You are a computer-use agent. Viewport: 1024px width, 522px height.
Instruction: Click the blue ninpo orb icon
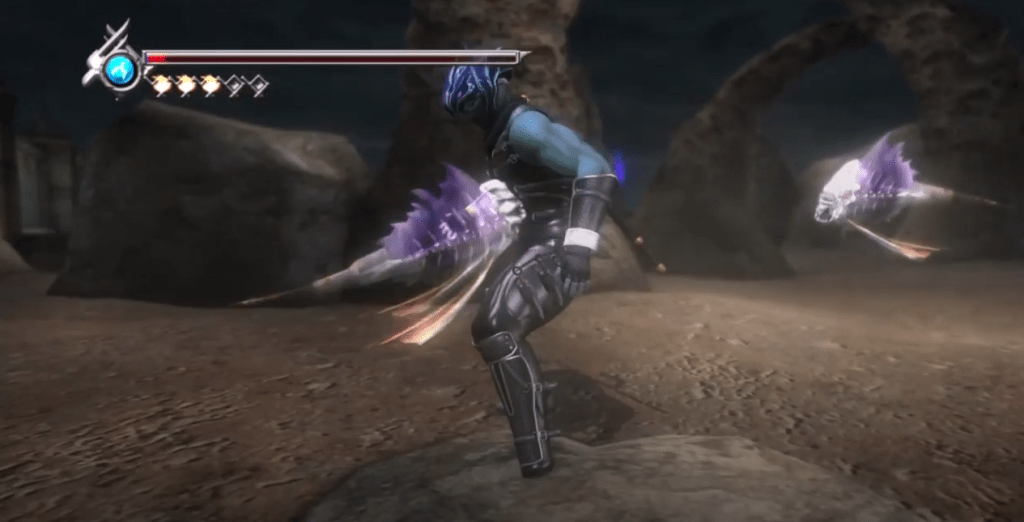pos(120,69)
